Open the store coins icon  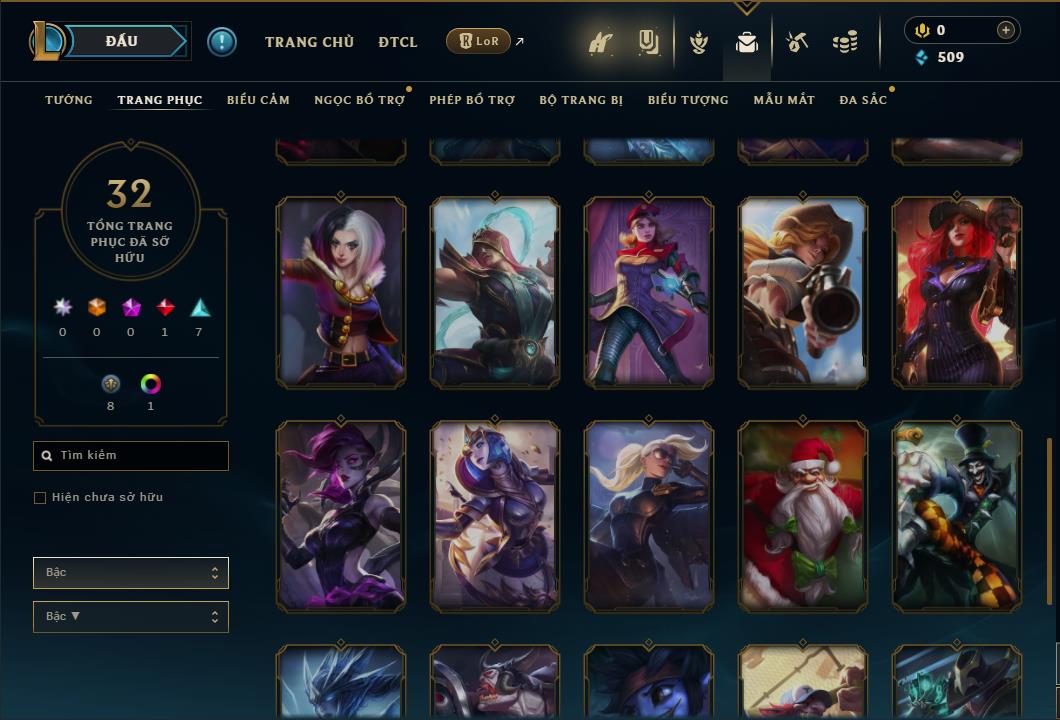pos(845,42)
